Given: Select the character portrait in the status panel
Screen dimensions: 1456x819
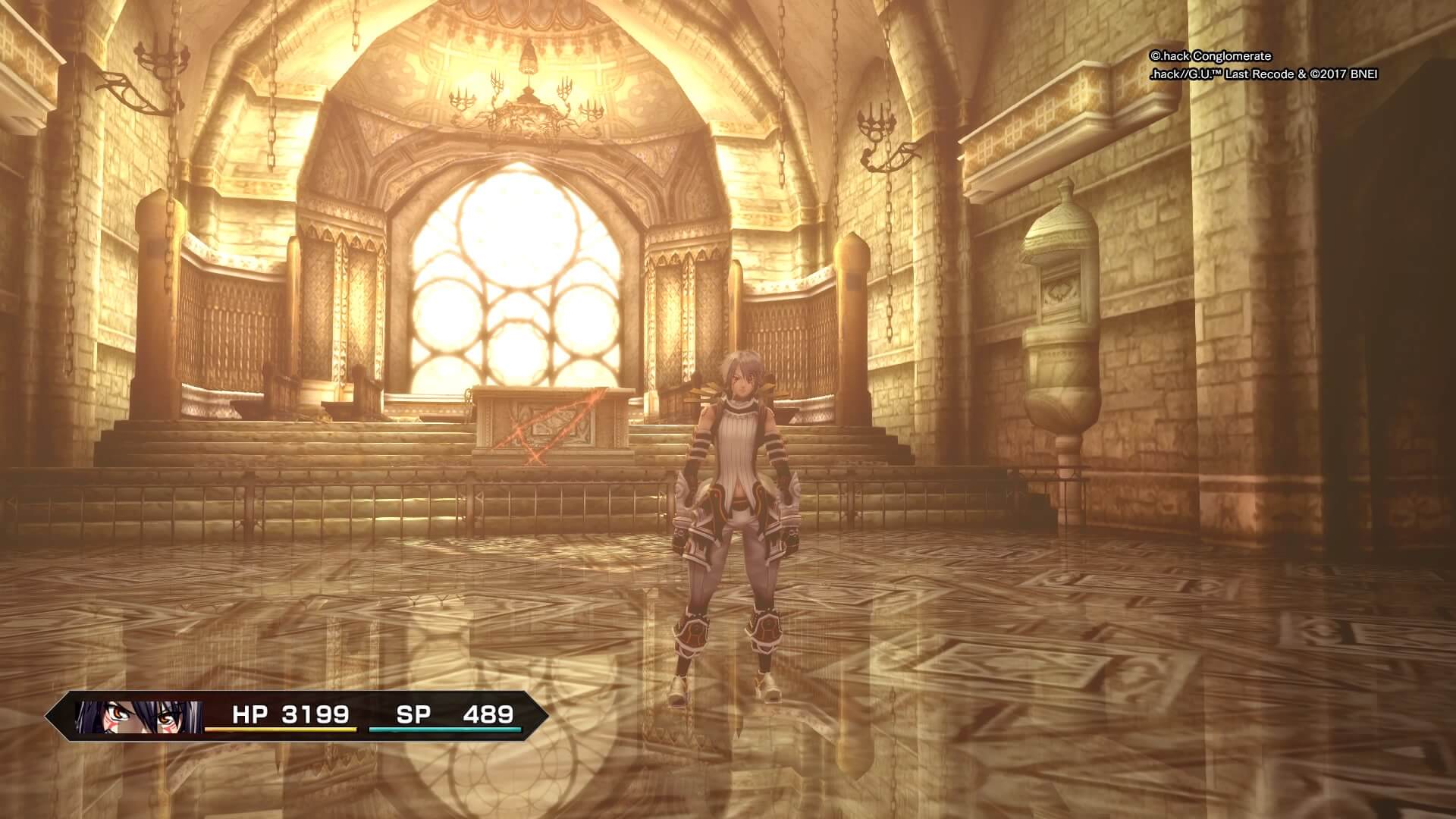Looking at the screenshot, I should click(140, 717).
